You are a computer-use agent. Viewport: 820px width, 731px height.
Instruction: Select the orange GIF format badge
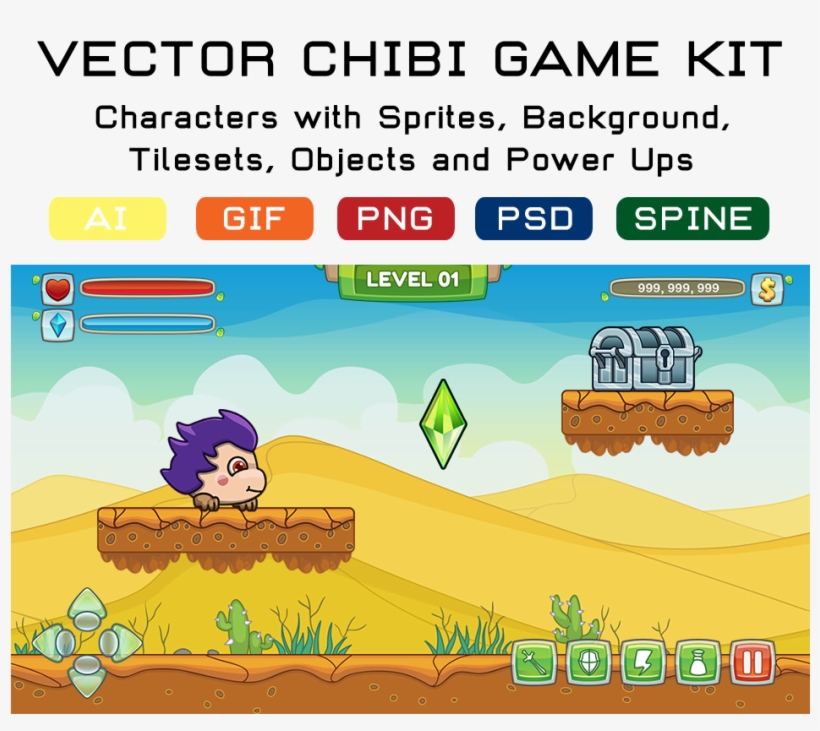coord(254,219)
